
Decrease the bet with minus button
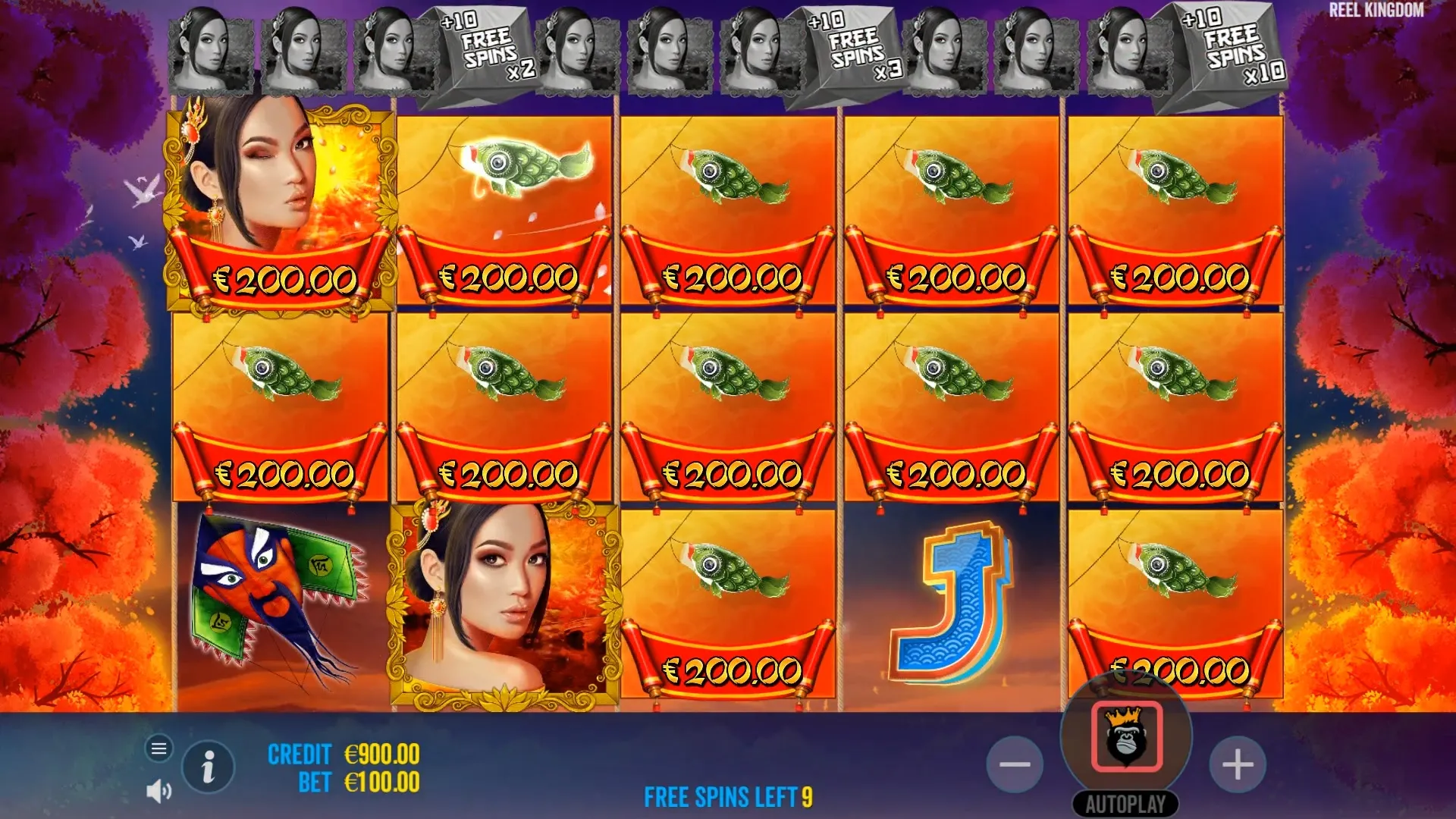tap(1015, 764)
